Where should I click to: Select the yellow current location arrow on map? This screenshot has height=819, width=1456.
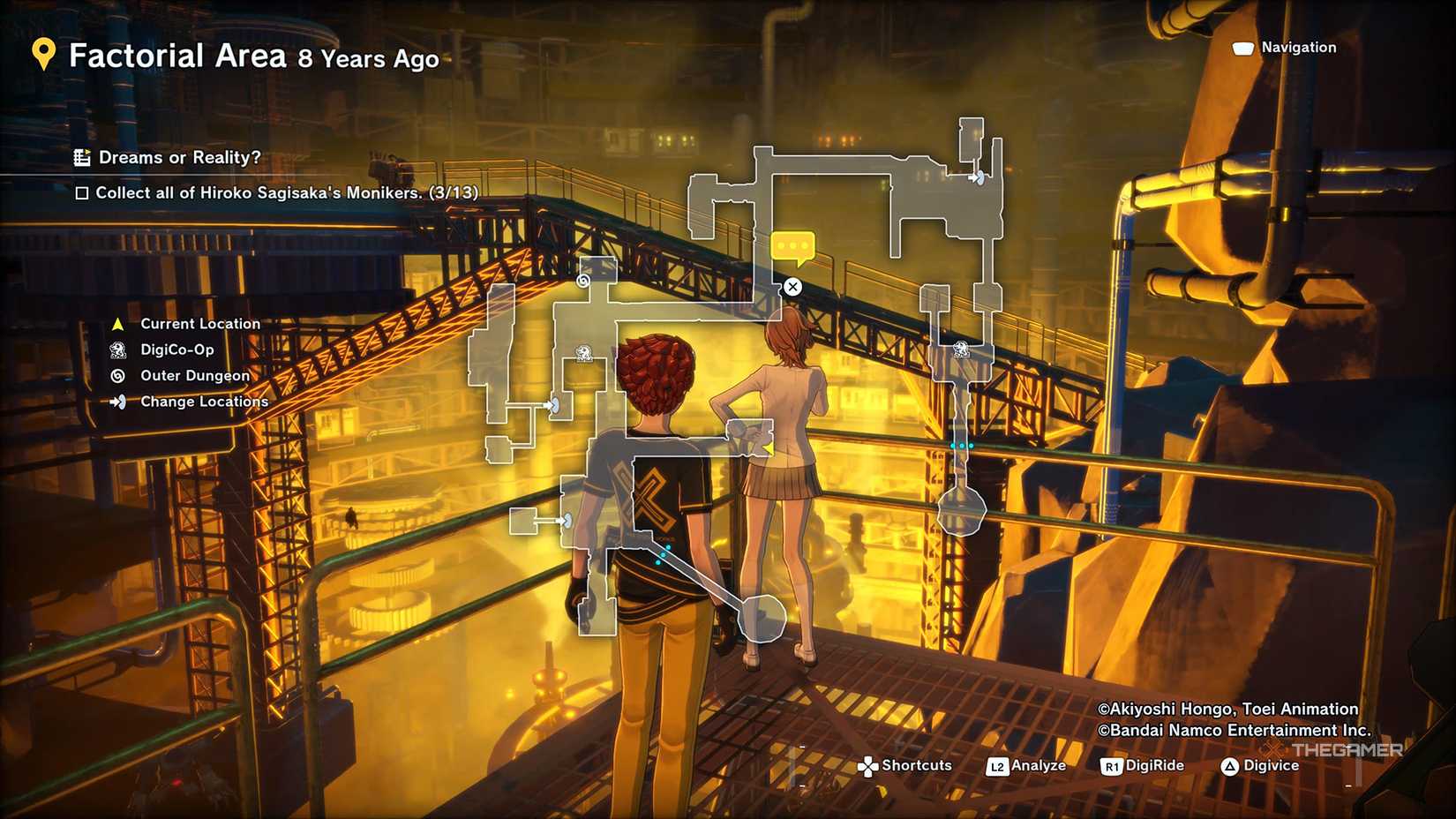[768, 449]
